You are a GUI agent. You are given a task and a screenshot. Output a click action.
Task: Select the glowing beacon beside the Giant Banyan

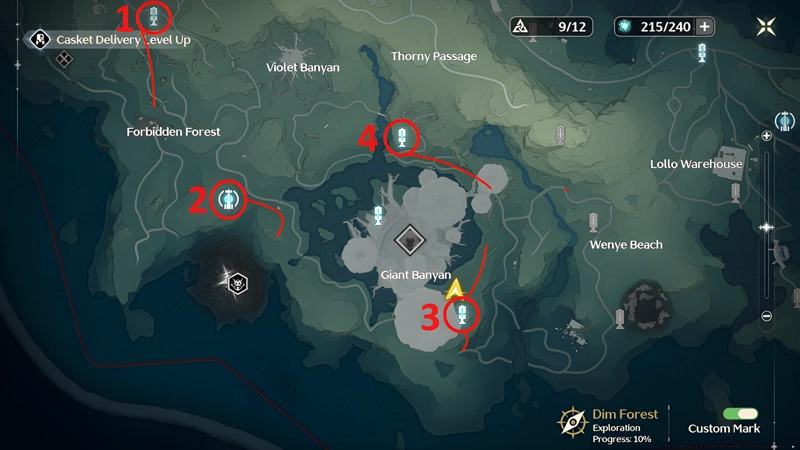pyautogui.click(x=378, y=213)
